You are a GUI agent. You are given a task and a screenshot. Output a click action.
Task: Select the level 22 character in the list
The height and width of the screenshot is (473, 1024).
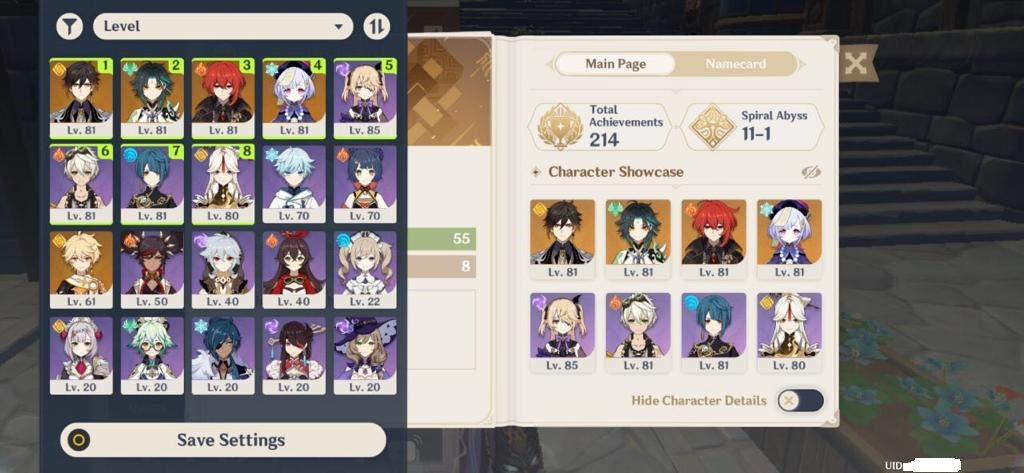[365, 270]
